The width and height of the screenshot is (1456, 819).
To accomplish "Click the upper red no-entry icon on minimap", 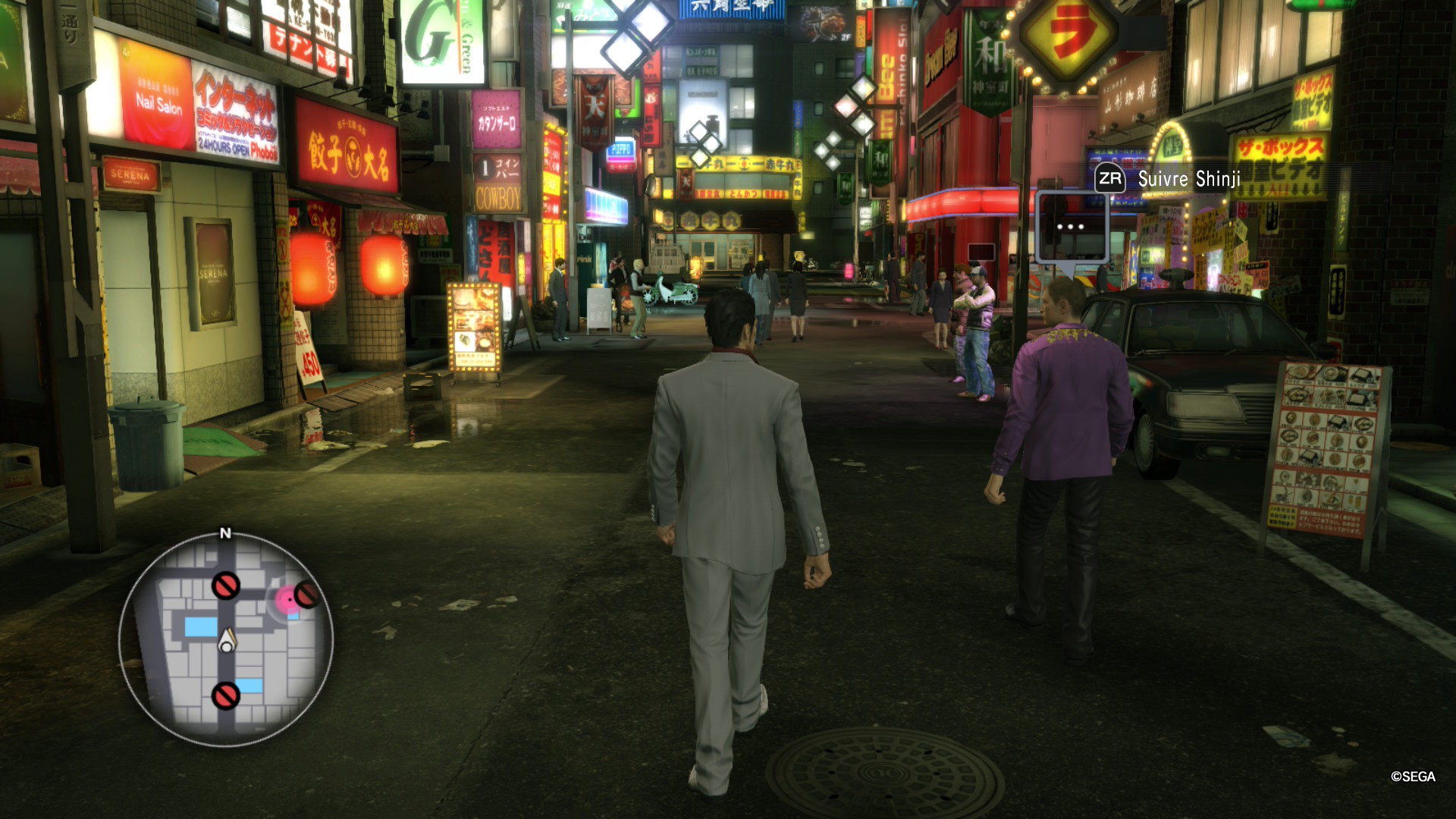I will 226,585.
